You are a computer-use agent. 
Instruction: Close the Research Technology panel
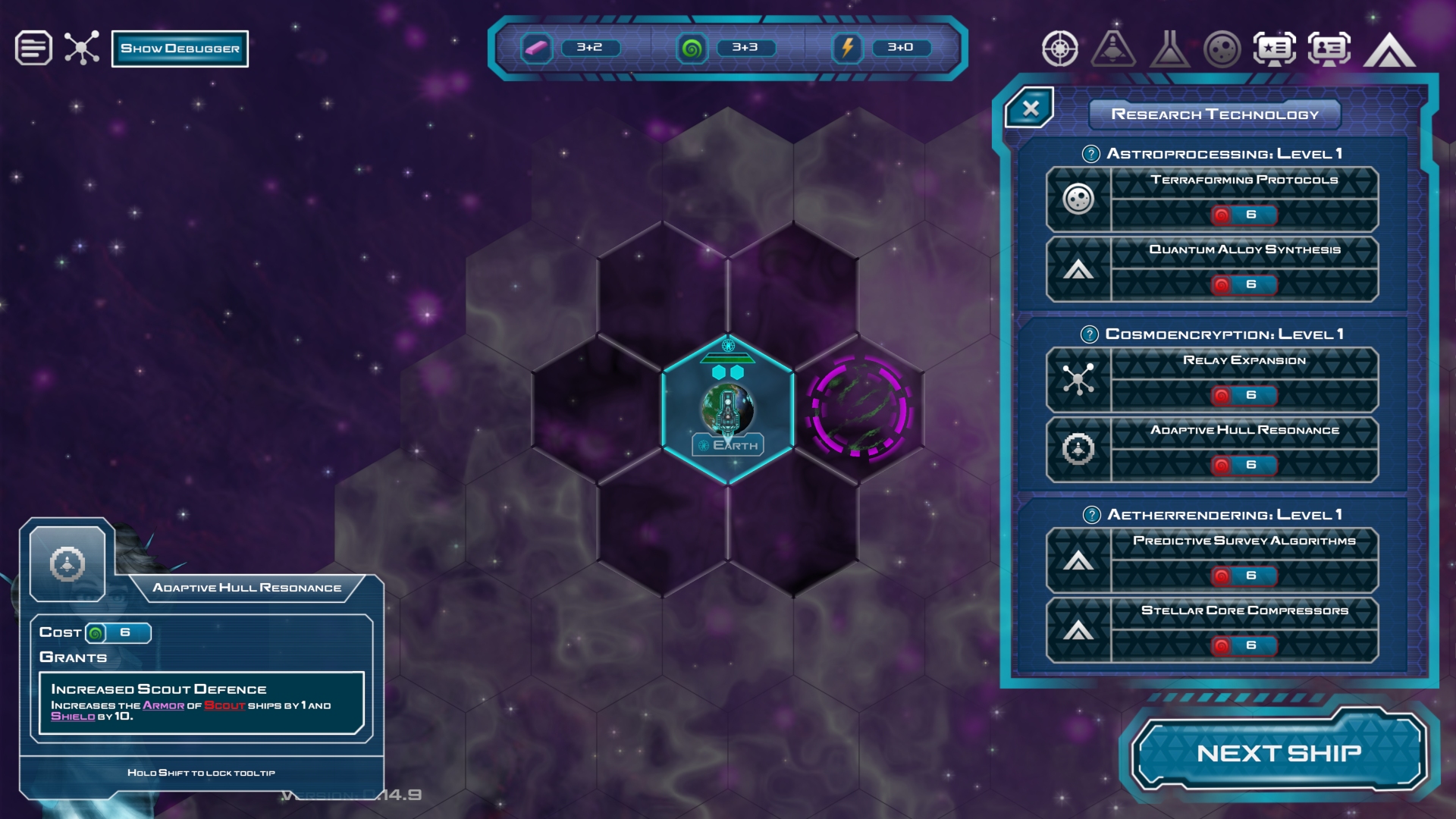[1030, 108]
